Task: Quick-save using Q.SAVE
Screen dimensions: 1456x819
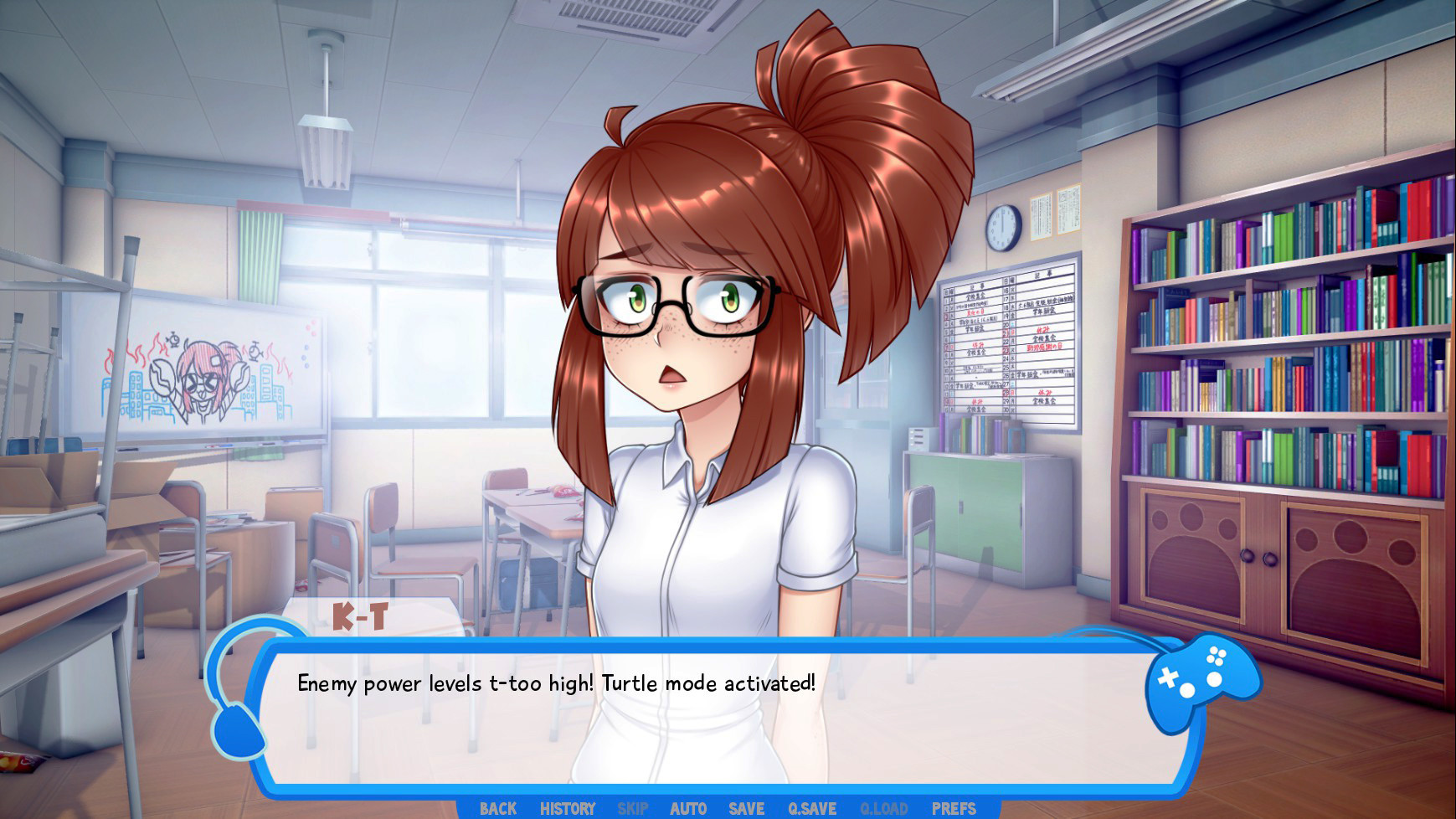Action: (814, 809)
